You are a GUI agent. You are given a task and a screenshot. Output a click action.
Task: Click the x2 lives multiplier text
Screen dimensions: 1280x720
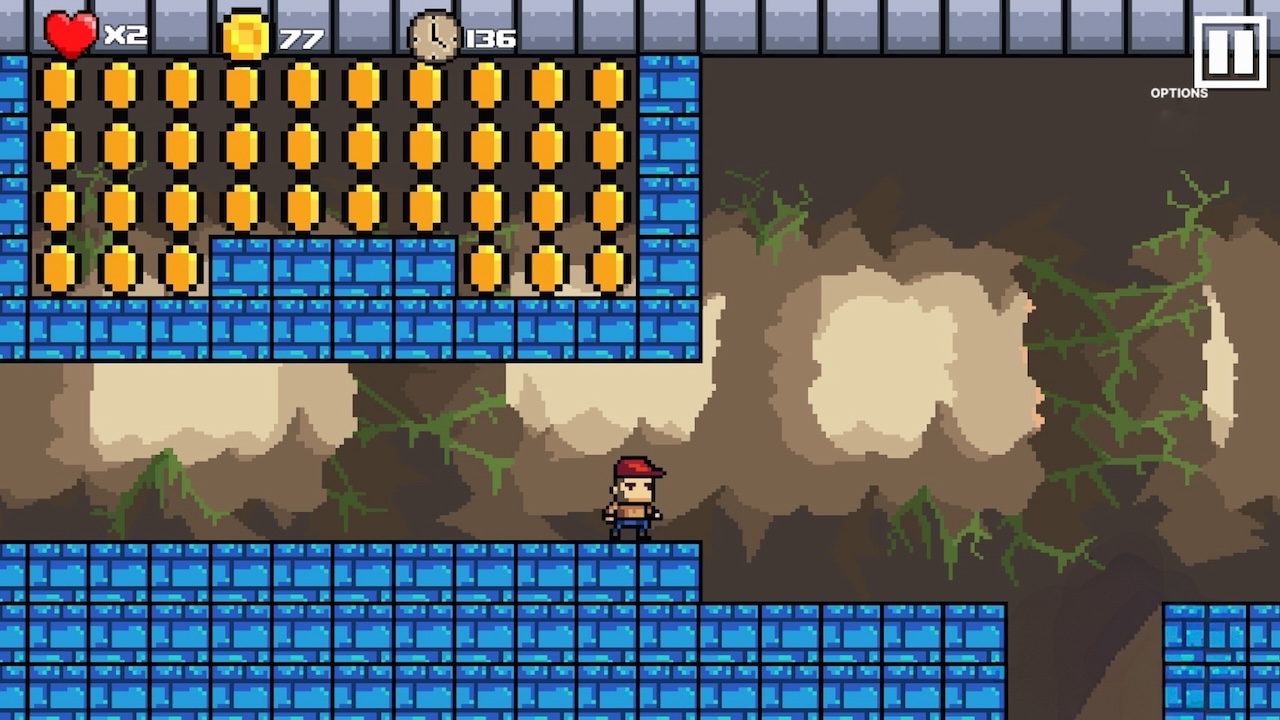(x=124, y=35)
